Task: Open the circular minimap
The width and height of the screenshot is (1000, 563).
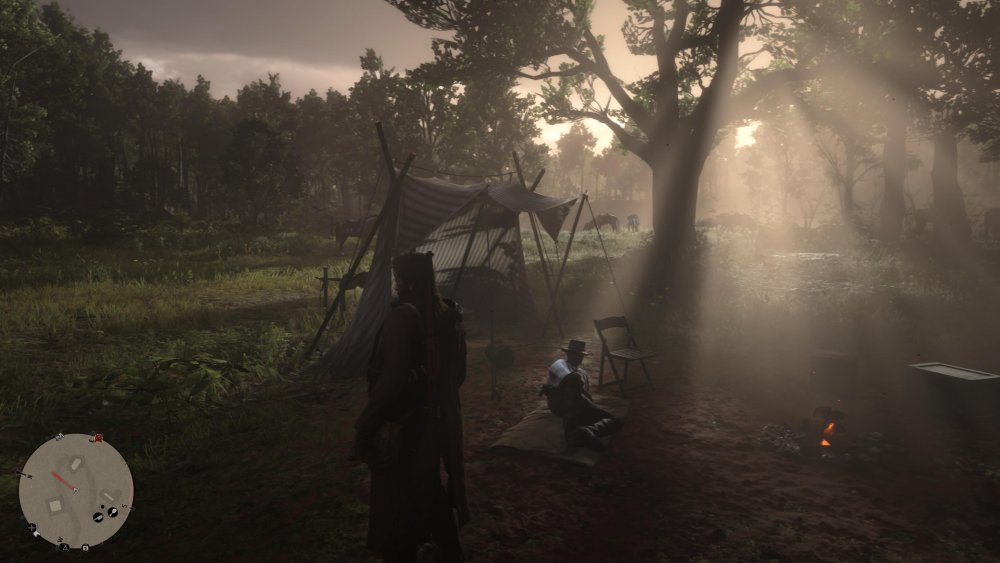Action: (x=76, y=490)
